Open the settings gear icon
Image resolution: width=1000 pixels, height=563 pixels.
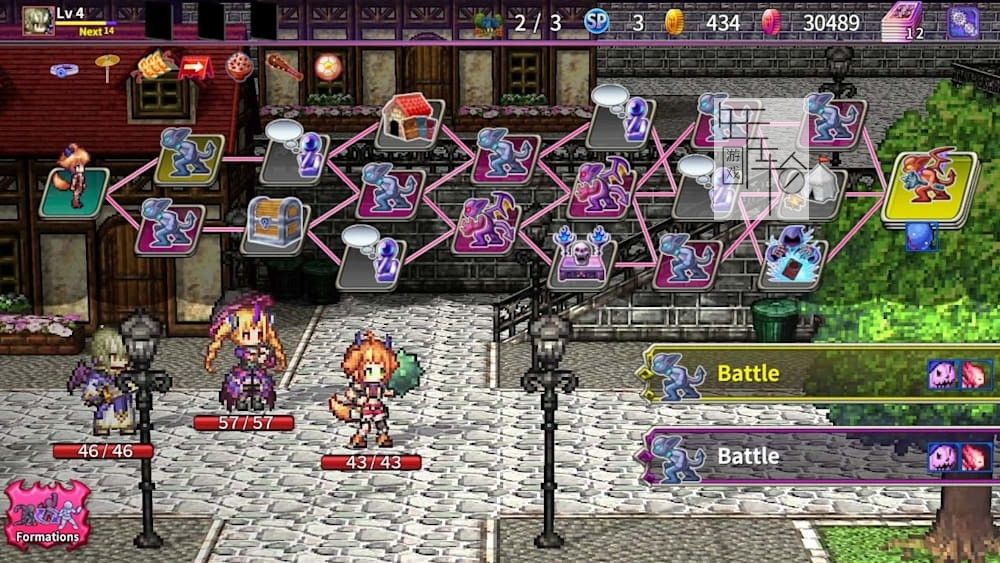tap(963, 22)
